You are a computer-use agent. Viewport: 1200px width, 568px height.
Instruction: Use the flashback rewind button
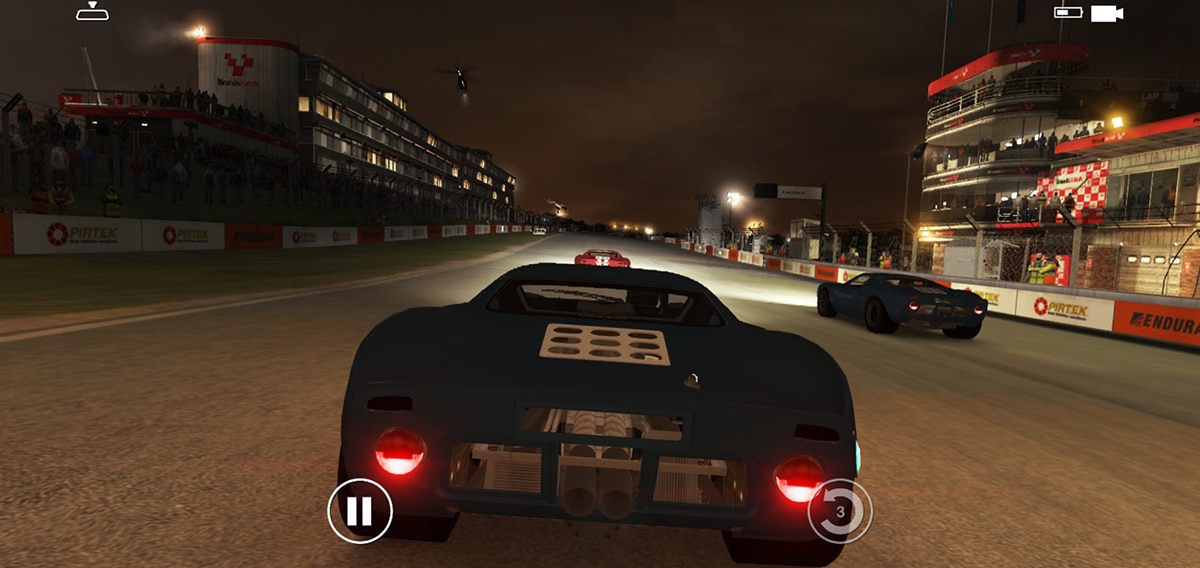[x=840, y=512]
